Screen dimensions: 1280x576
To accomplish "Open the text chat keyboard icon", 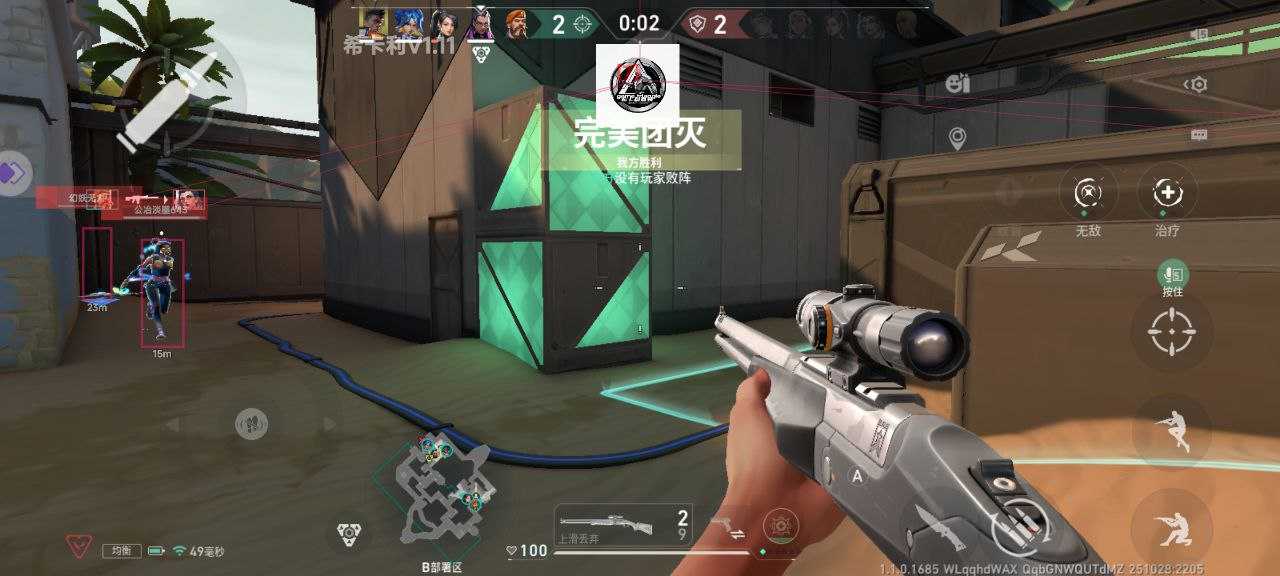I will coord(1198,135).
